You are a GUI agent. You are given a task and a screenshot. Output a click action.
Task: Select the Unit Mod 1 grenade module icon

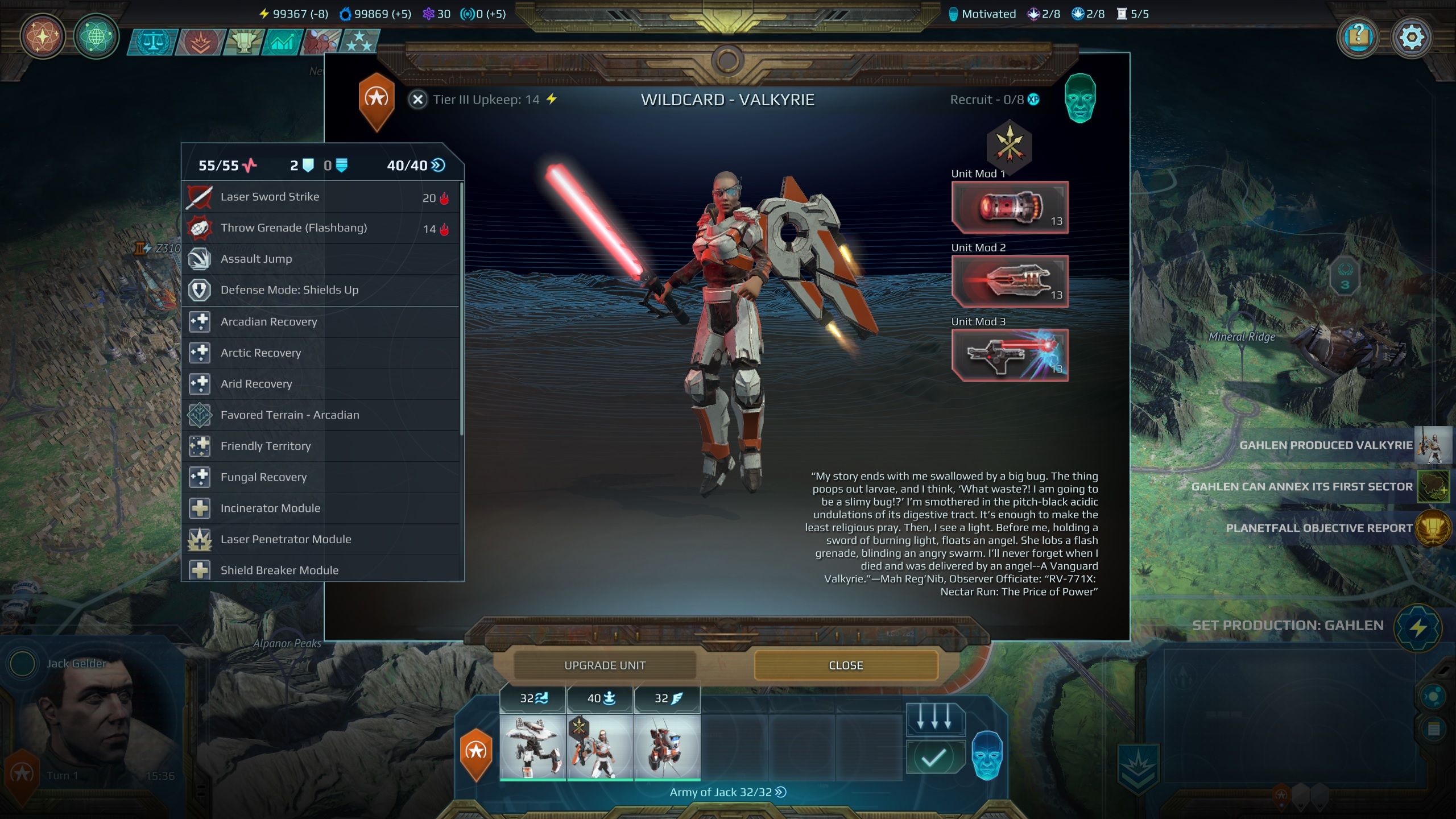(x=1010, y=208)
